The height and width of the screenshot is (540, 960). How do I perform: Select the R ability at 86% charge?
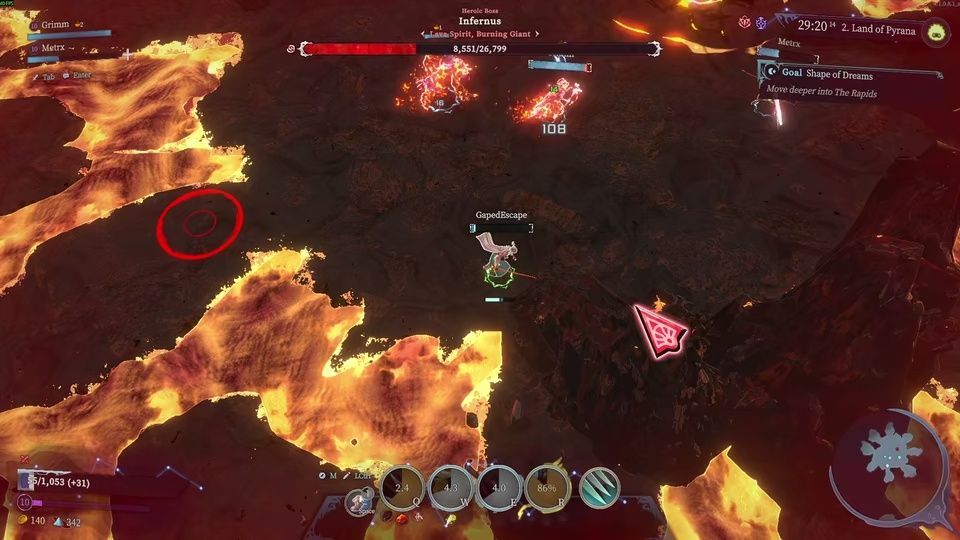[548, 487]
